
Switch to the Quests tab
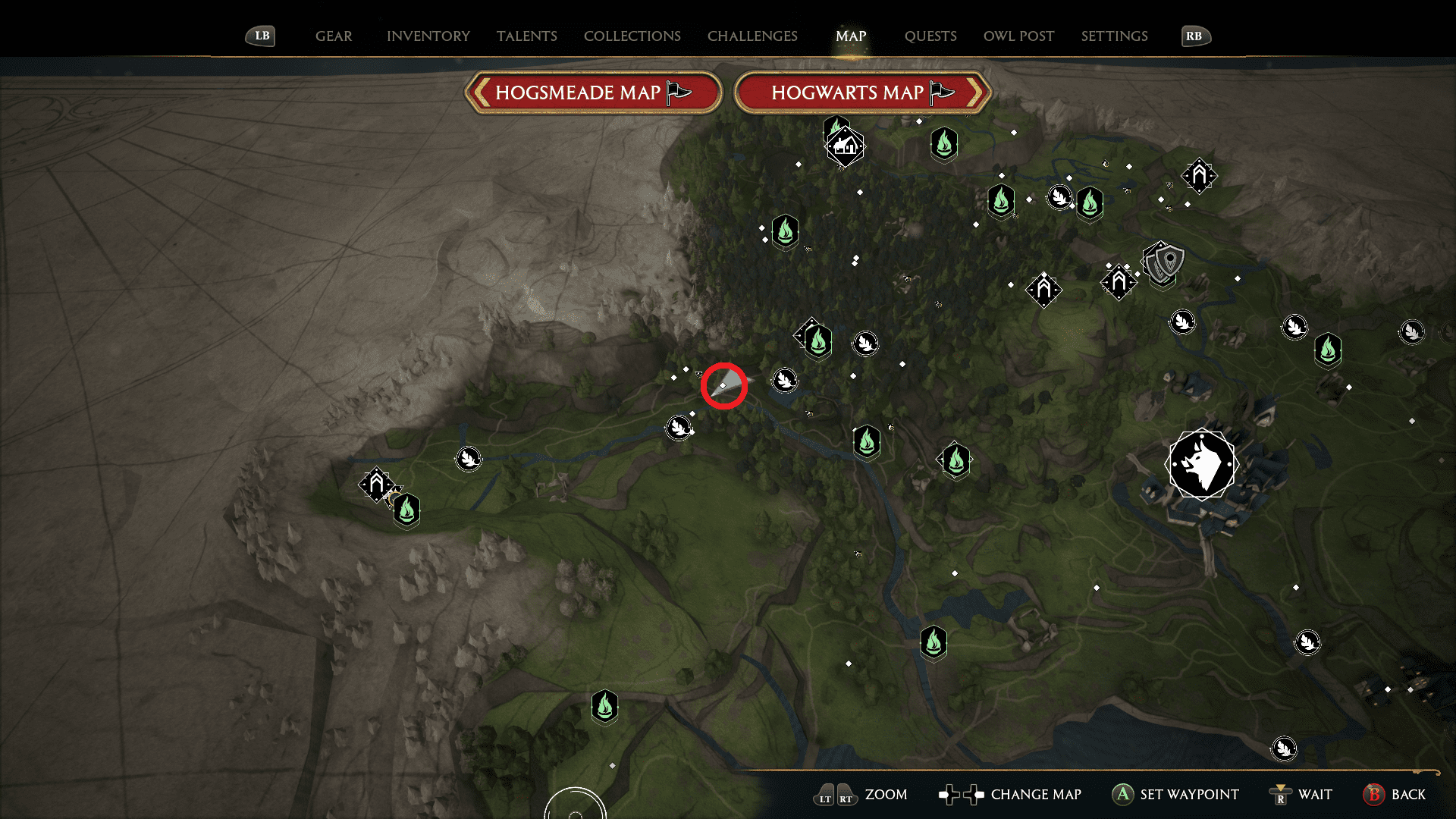930,36
